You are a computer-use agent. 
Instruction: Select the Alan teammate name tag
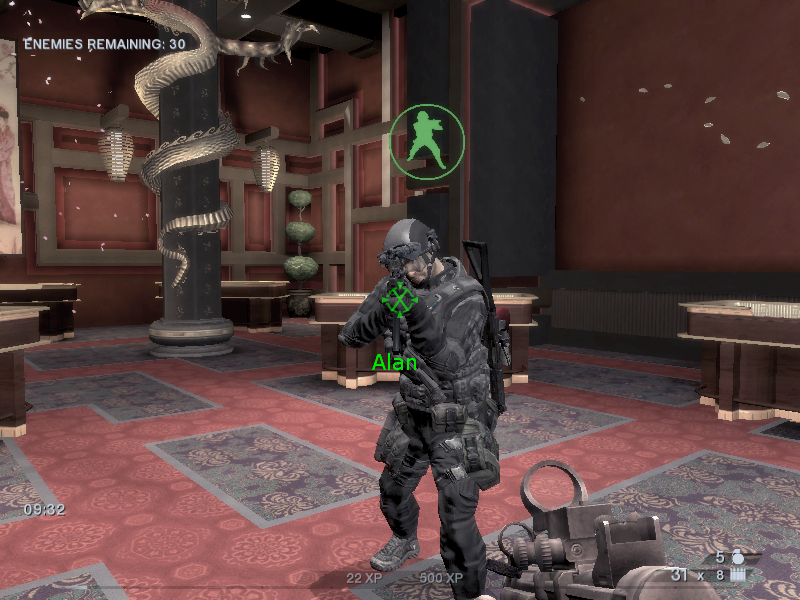pos(394,362)
